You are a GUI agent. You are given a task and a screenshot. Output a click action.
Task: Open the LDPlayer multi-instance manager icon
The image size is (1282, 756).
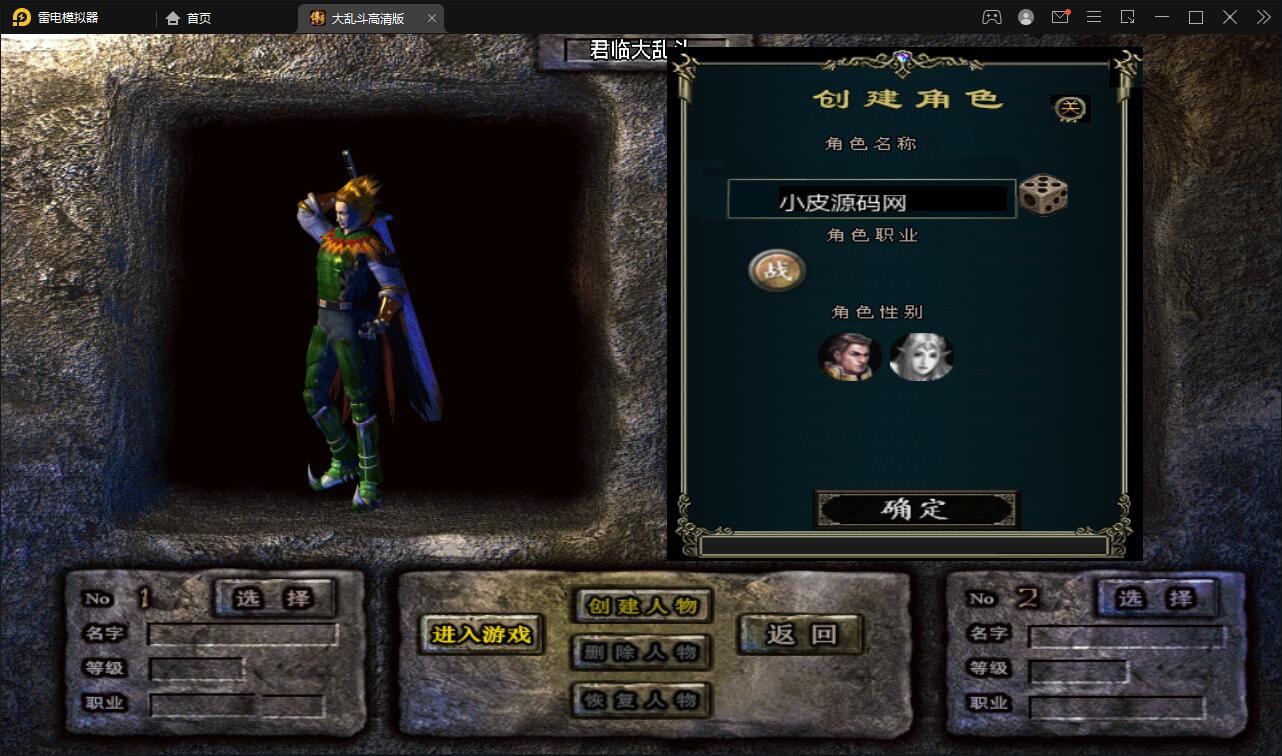pyautogui.click(x=992, y=17)
